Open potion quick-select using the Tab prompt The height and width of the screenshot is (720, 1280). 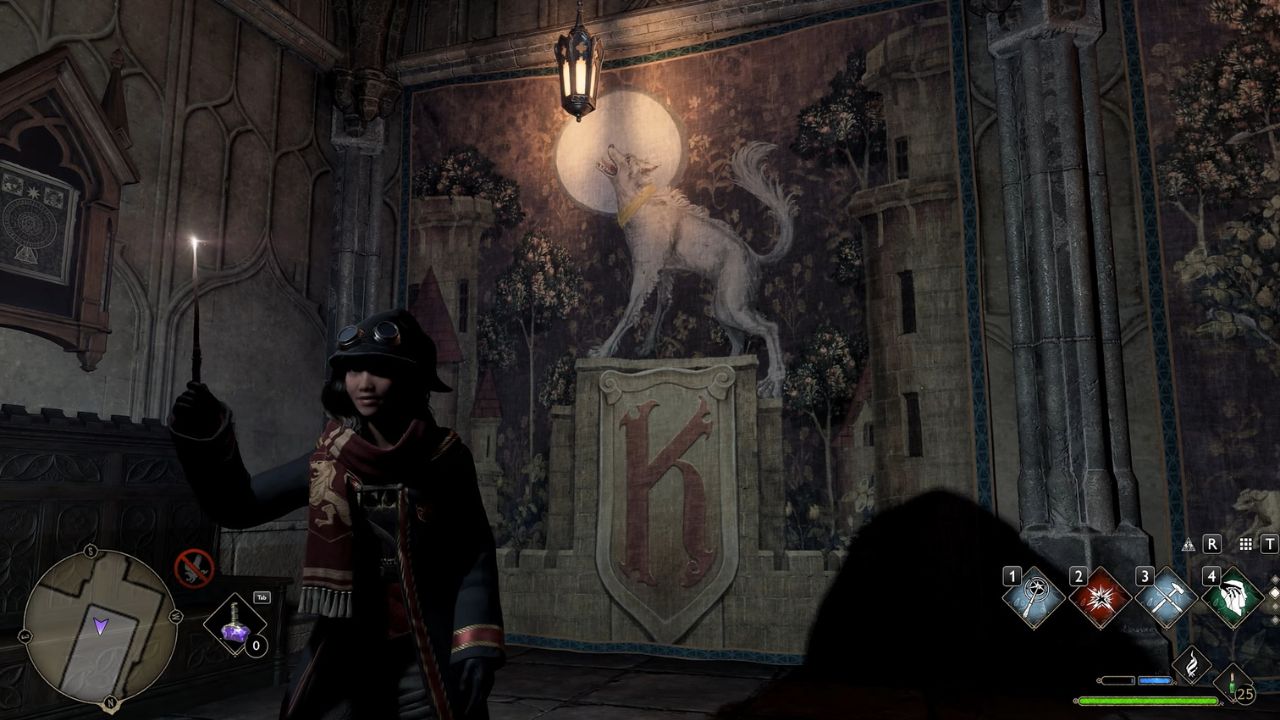[262, 597]
